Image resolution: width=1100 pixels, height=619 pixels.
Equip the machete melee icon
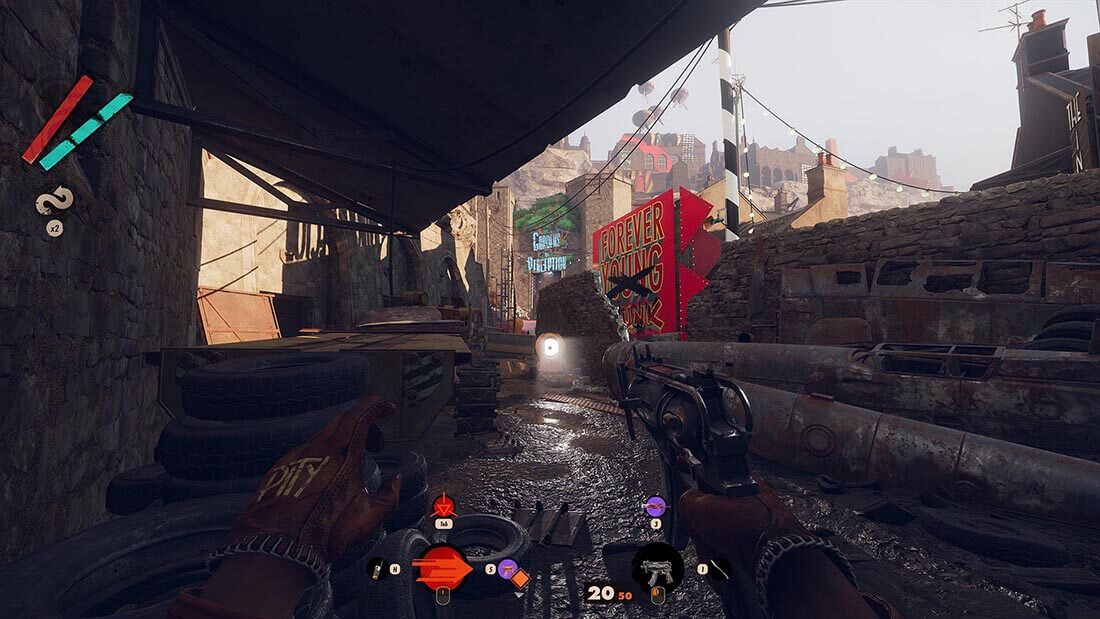pos(718,569)
